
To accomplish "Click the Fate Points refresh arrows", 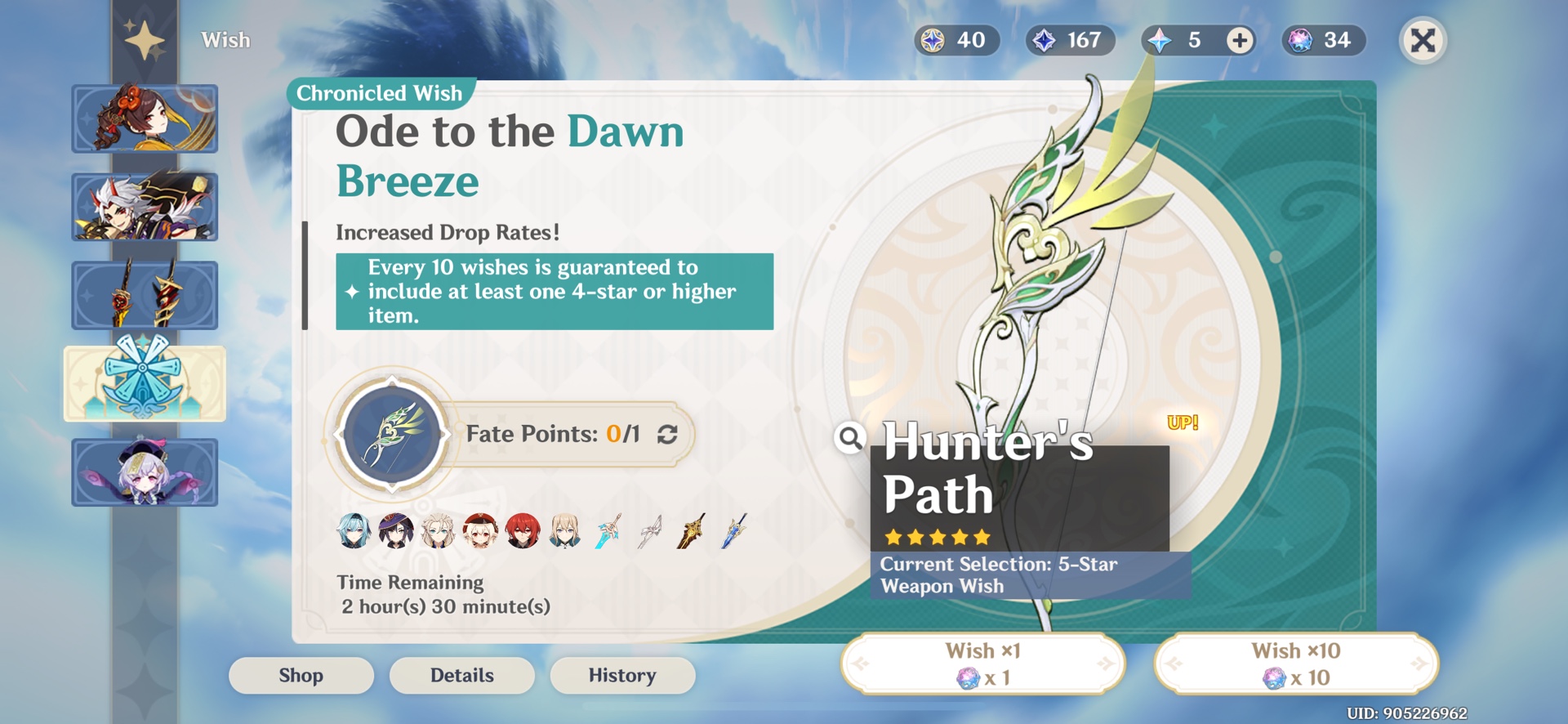I will pos(666,434).
